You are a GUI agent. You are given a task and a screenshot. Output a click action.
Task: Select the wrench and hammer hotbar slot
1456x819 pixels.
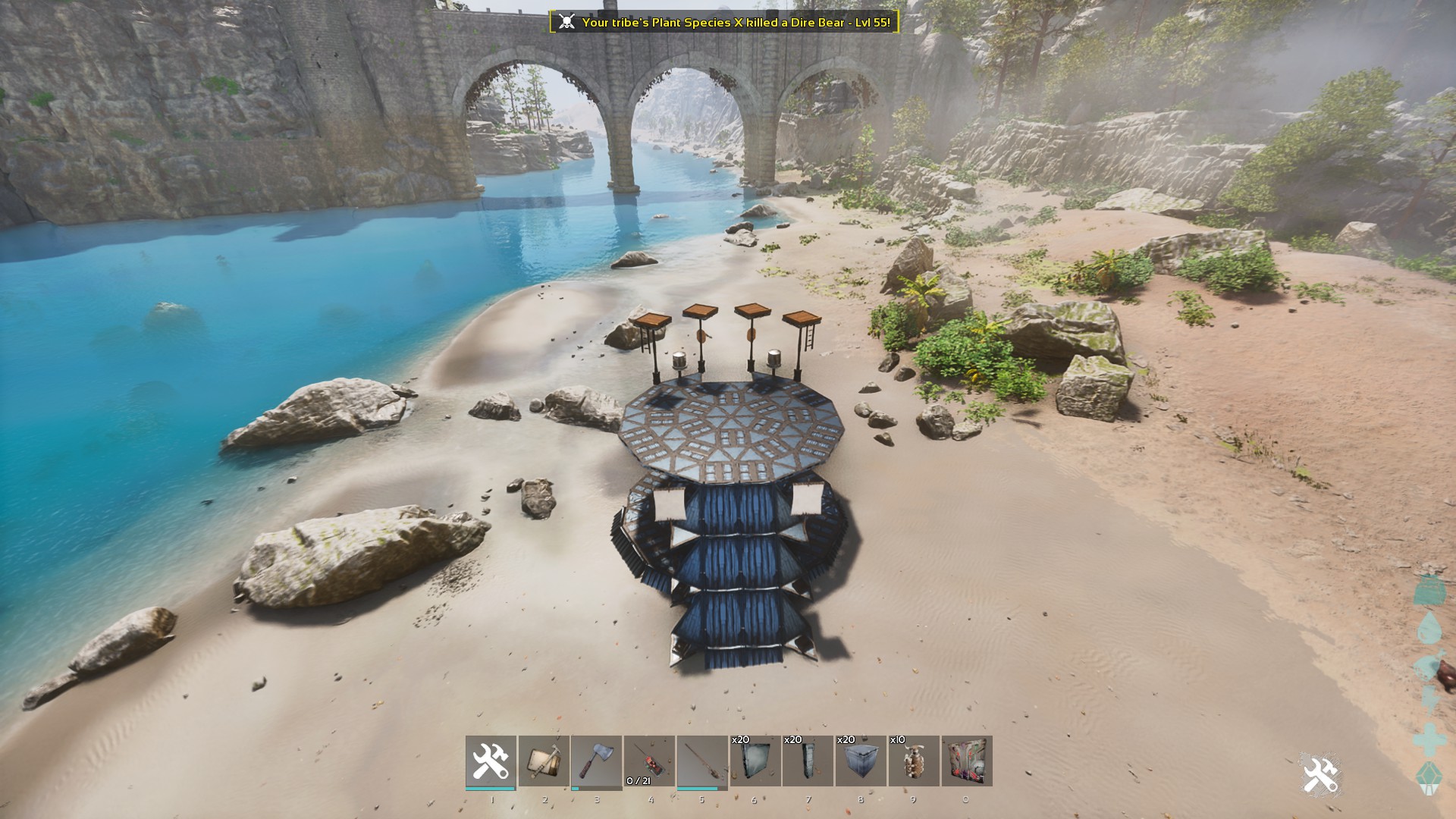[491, 761]
